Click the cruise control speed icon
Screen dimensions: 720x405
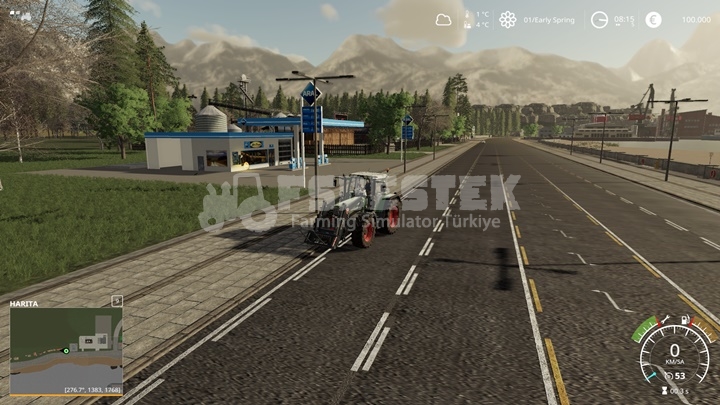tap(669, 376)
